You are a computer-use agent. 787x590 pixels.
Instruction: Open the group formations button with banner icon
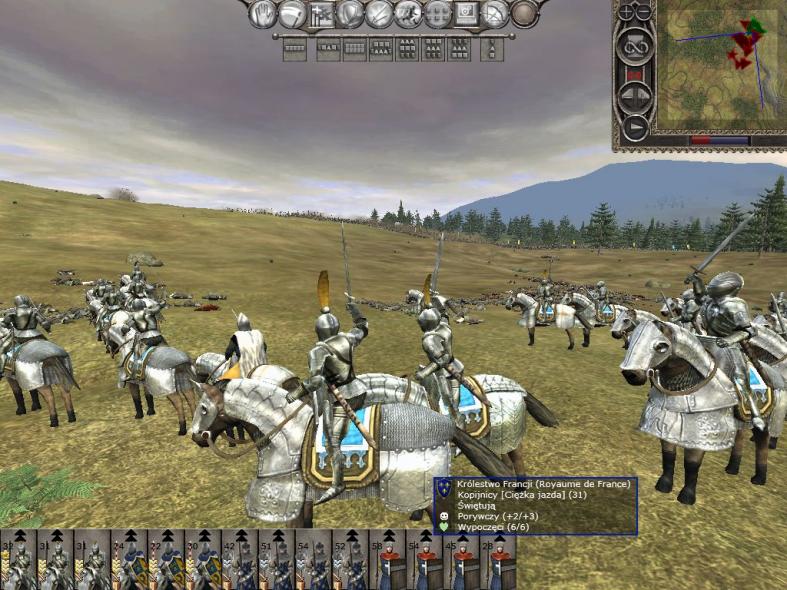(321, 14)
